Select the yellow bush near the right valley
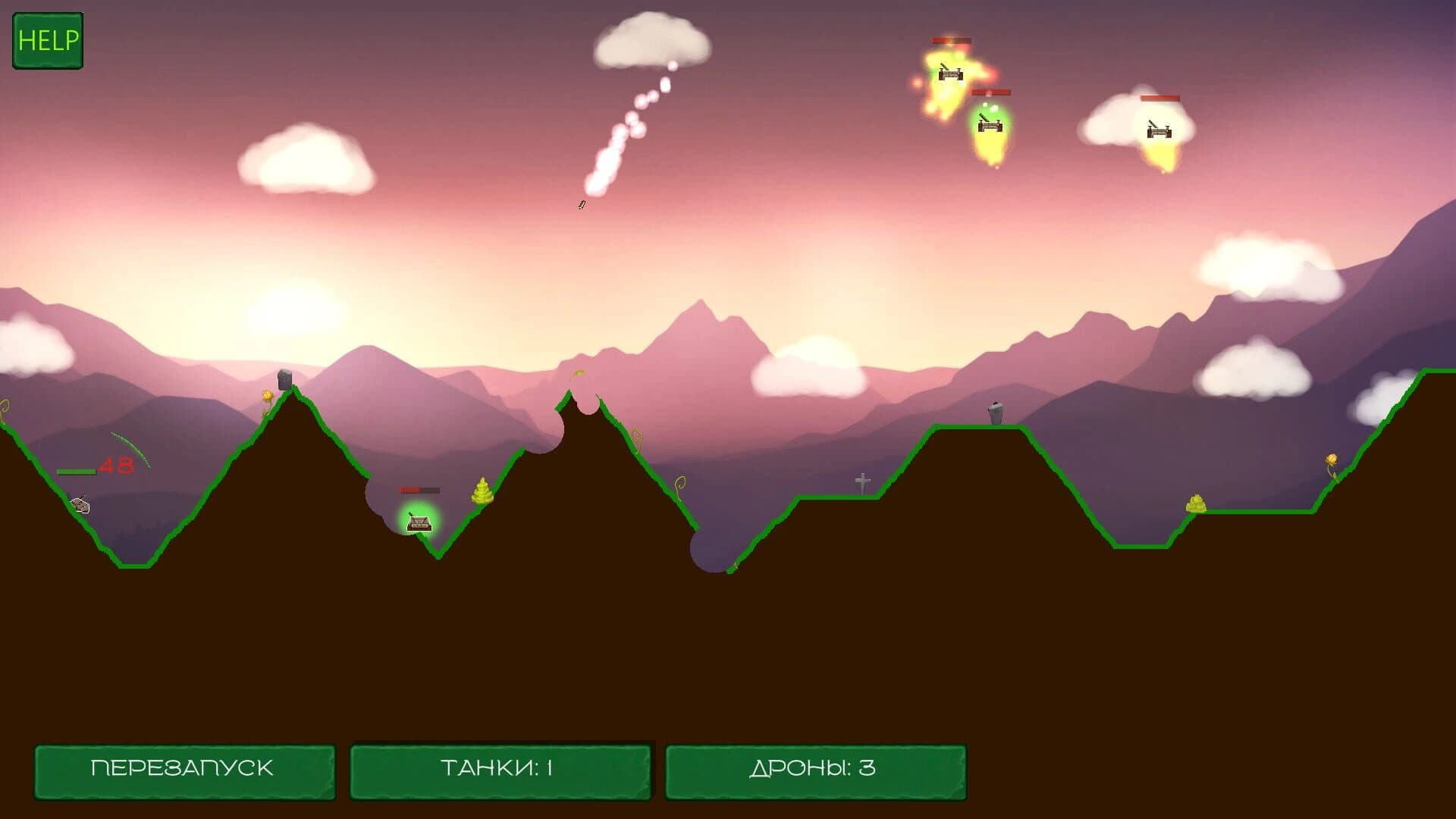 click(x=1198, y=504)
